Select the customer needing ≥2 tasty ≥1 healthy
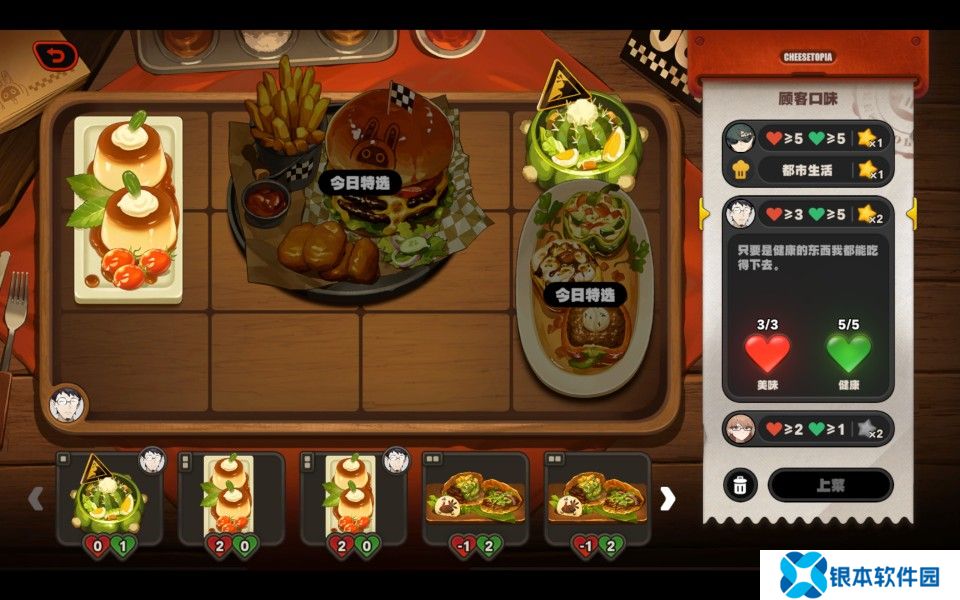The width and height of the screenshot is (960, 600). pyautogui.click(x=806, y=429)
